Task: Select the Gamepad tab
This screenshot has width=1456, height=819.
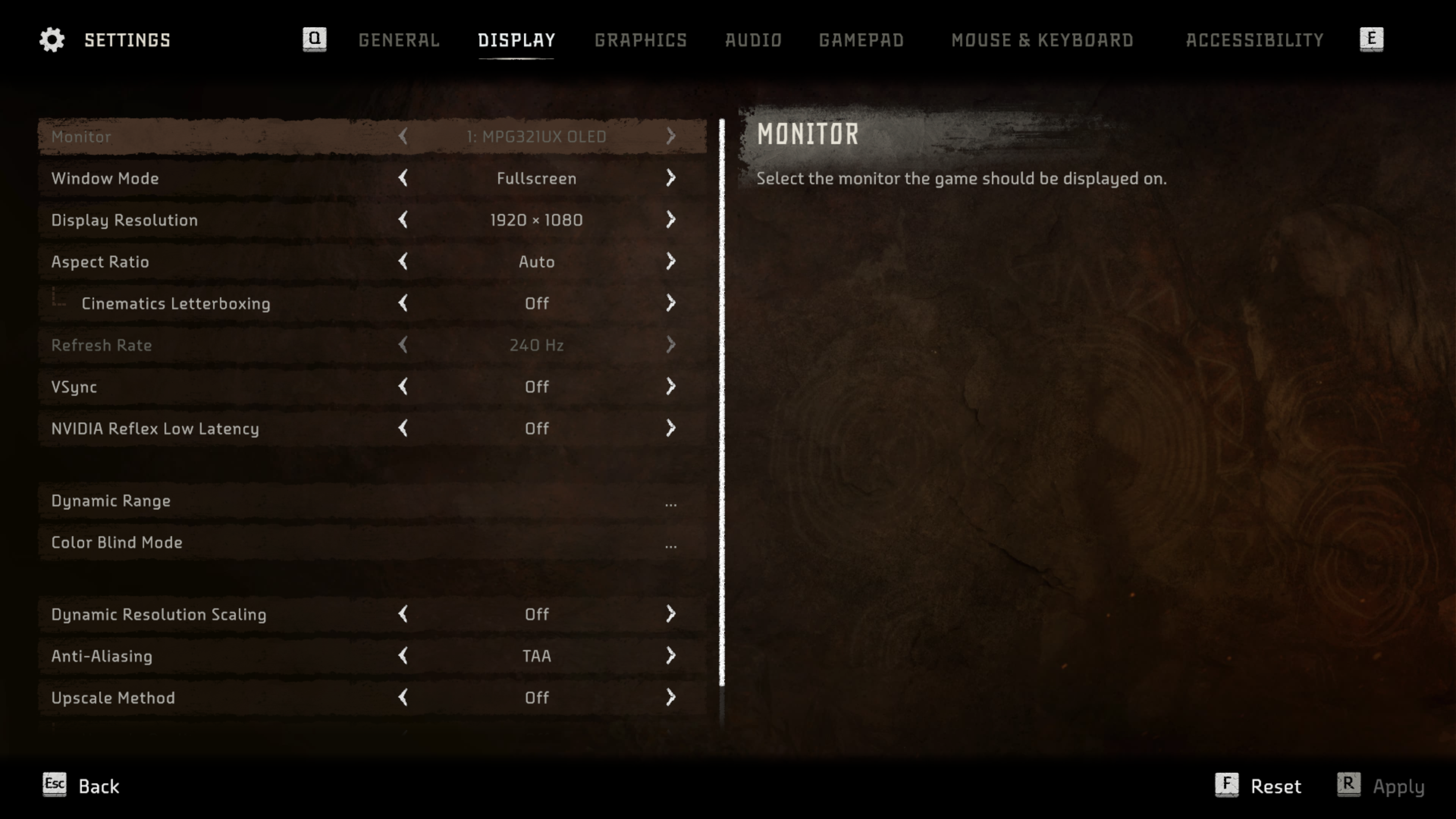Action: click(861, 40)
